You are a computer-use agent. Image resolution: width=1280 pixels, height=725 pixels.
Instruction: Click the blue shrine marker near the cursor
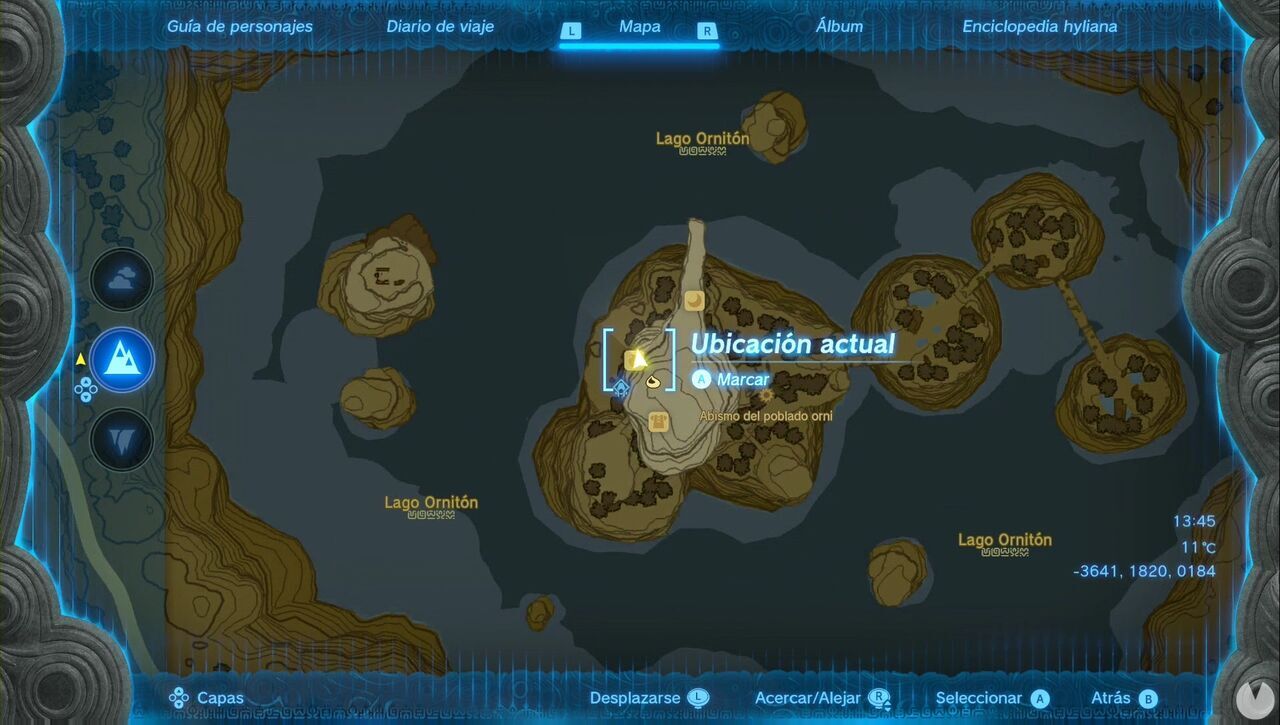coord(620,388)
